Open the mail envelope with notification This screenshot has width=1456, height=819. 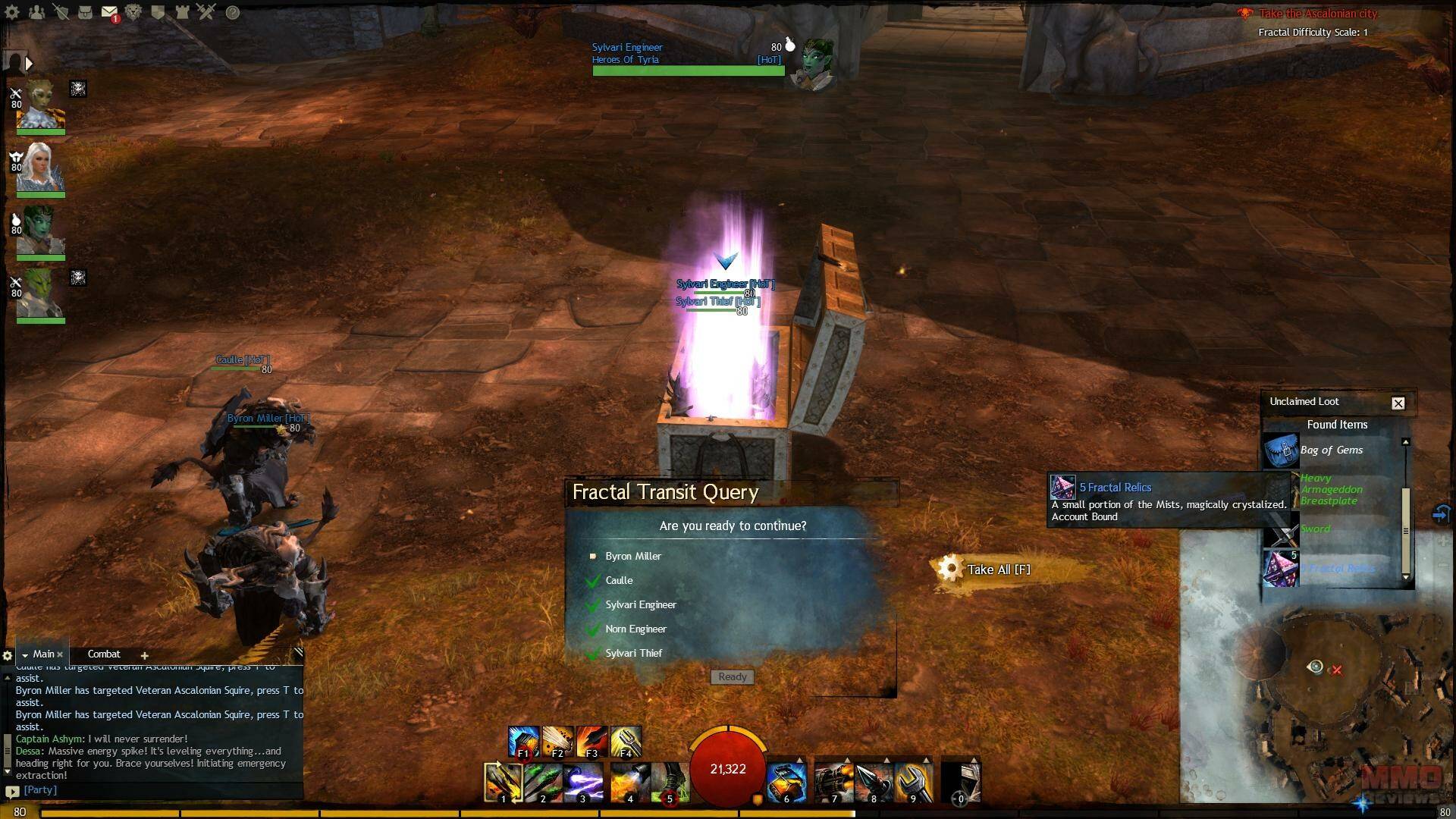tap(109, 12)
